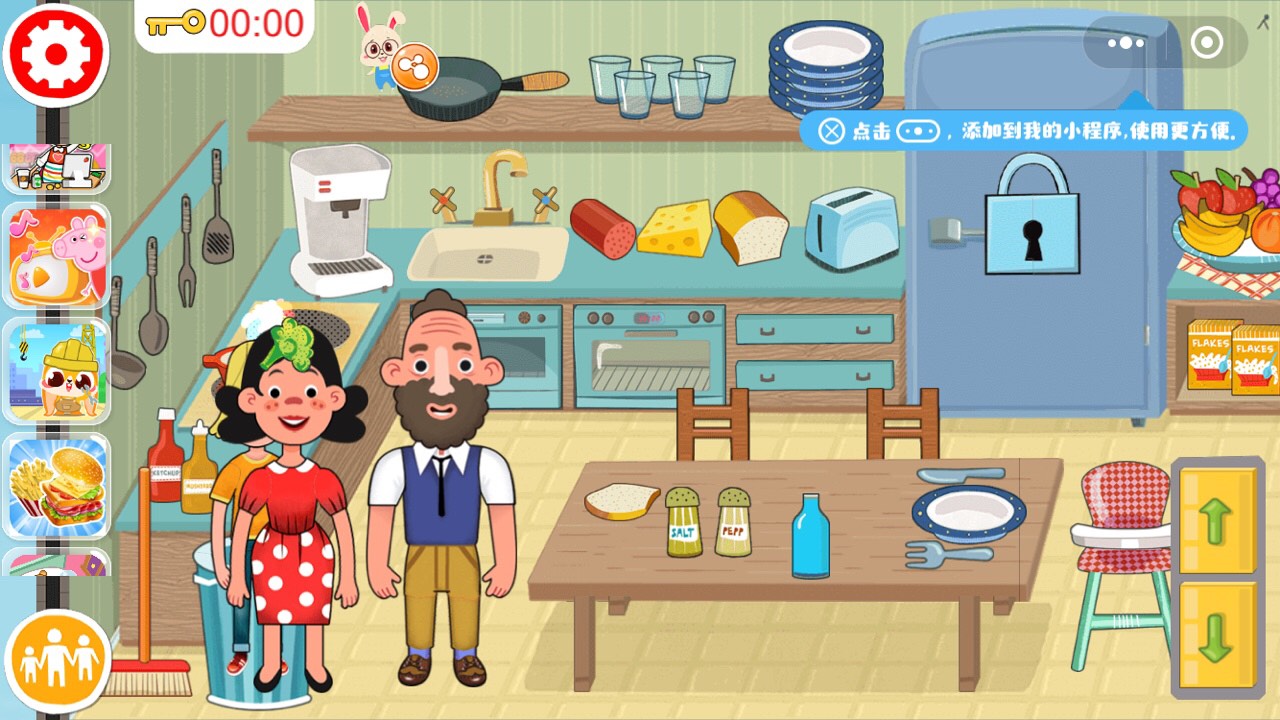Tap the key timer badge
The width and height of the screenshot is (1280, 720).
225,23
